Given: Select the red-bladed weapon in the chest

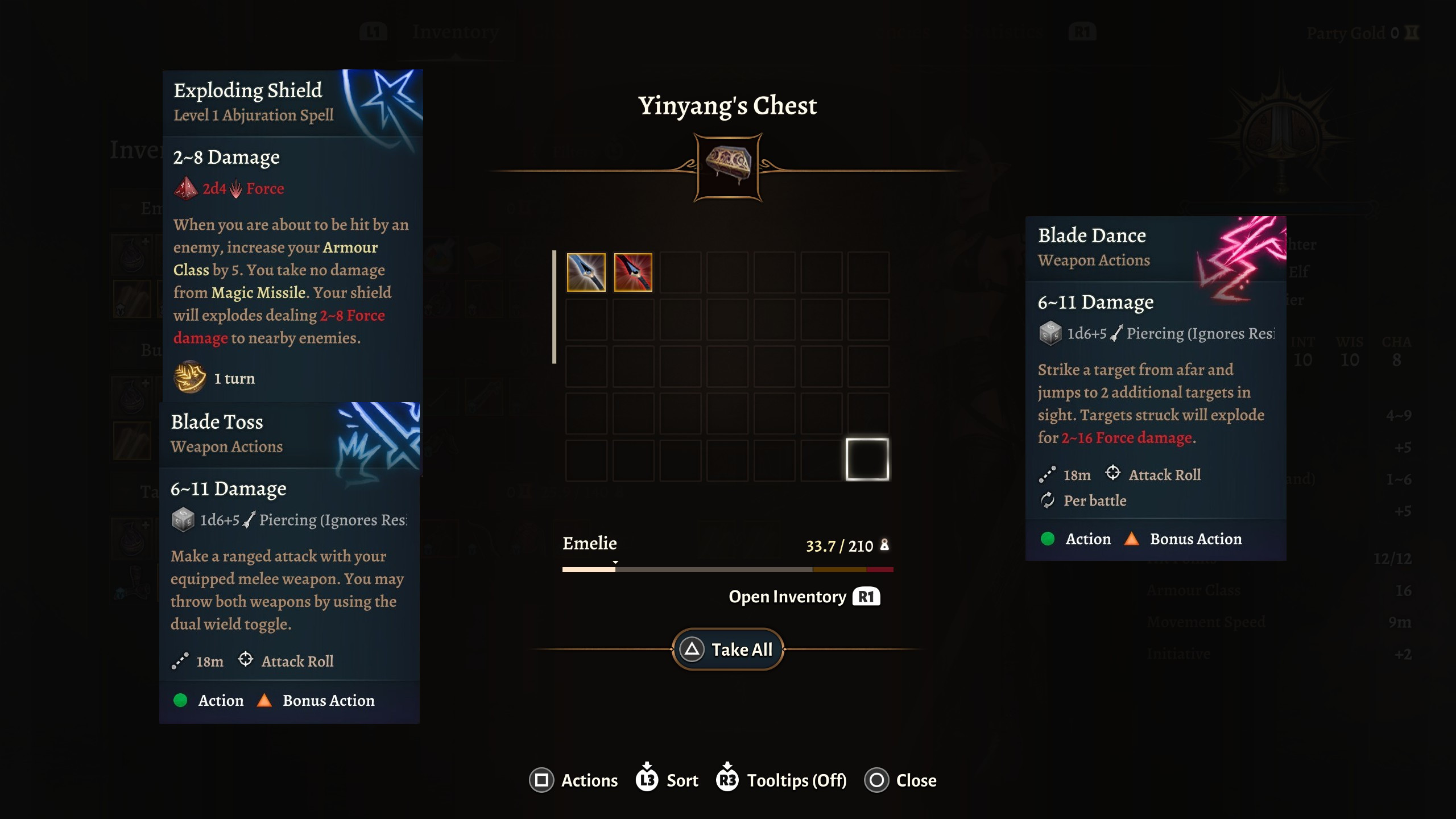Looking at the screenshot, I should 633,272.
